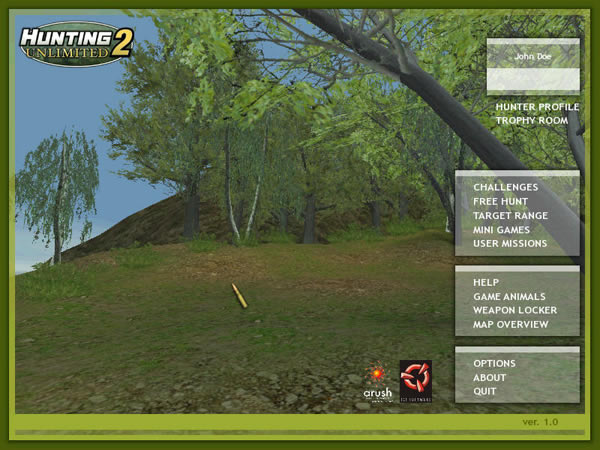The width and height of the screenshot is (600, 450).
Task: Quit the game
Action: click(485, 391)
